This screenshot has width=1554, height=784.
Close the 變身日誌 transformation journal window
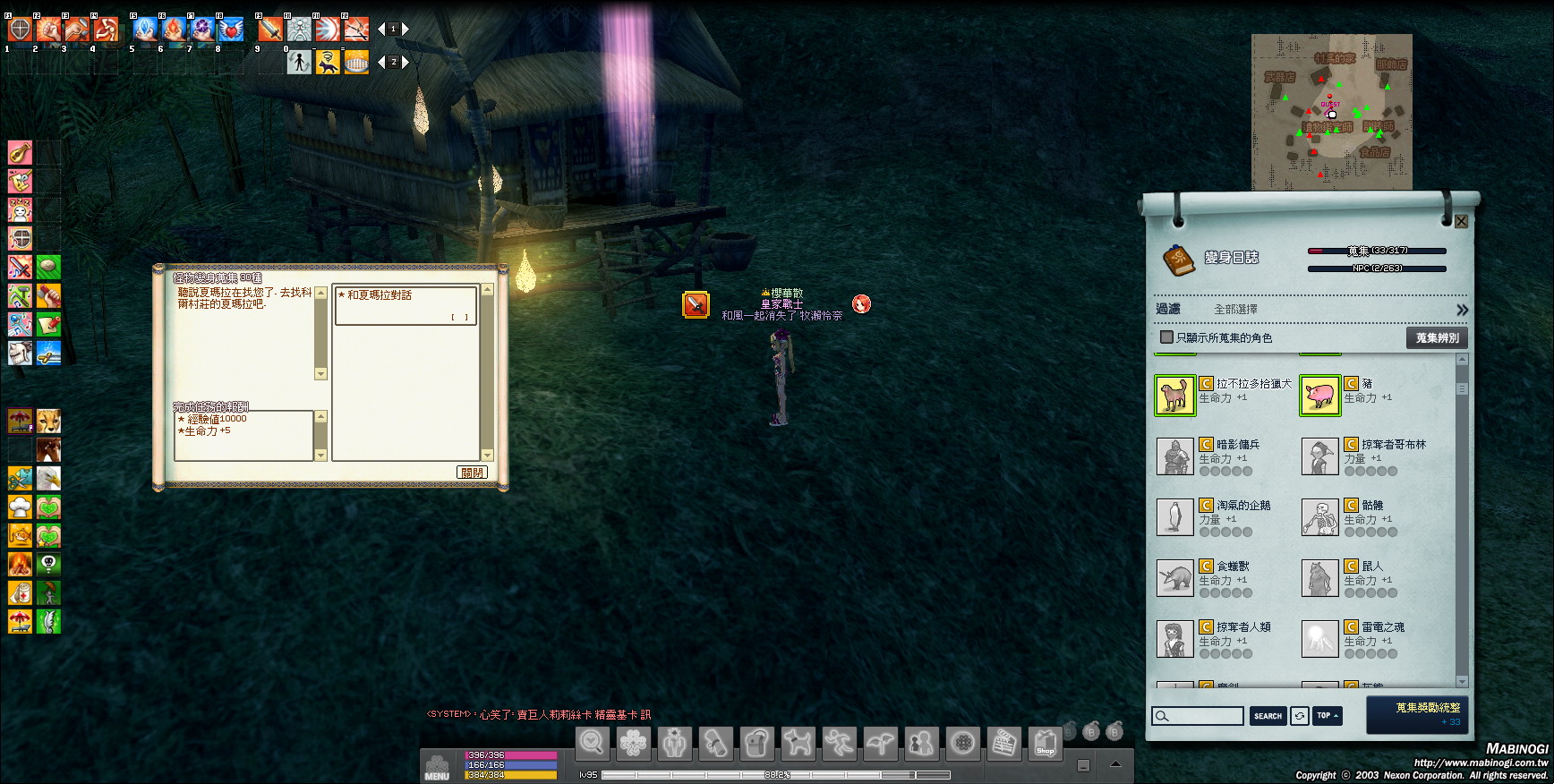coord(1461,221)
